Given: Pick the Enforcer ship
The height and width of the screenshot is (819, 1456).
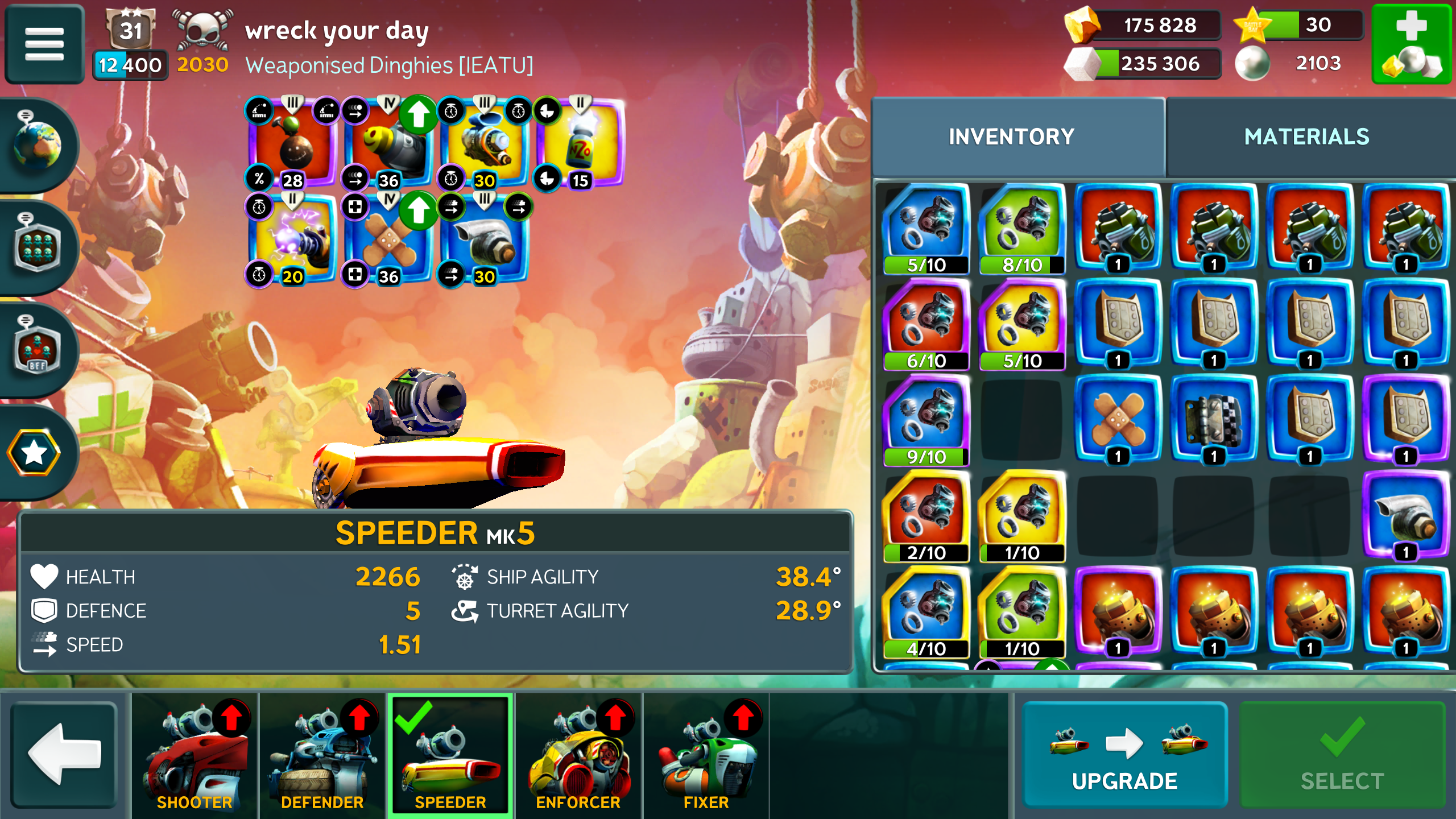Looking at the screenshot, I should coord(578,755).
